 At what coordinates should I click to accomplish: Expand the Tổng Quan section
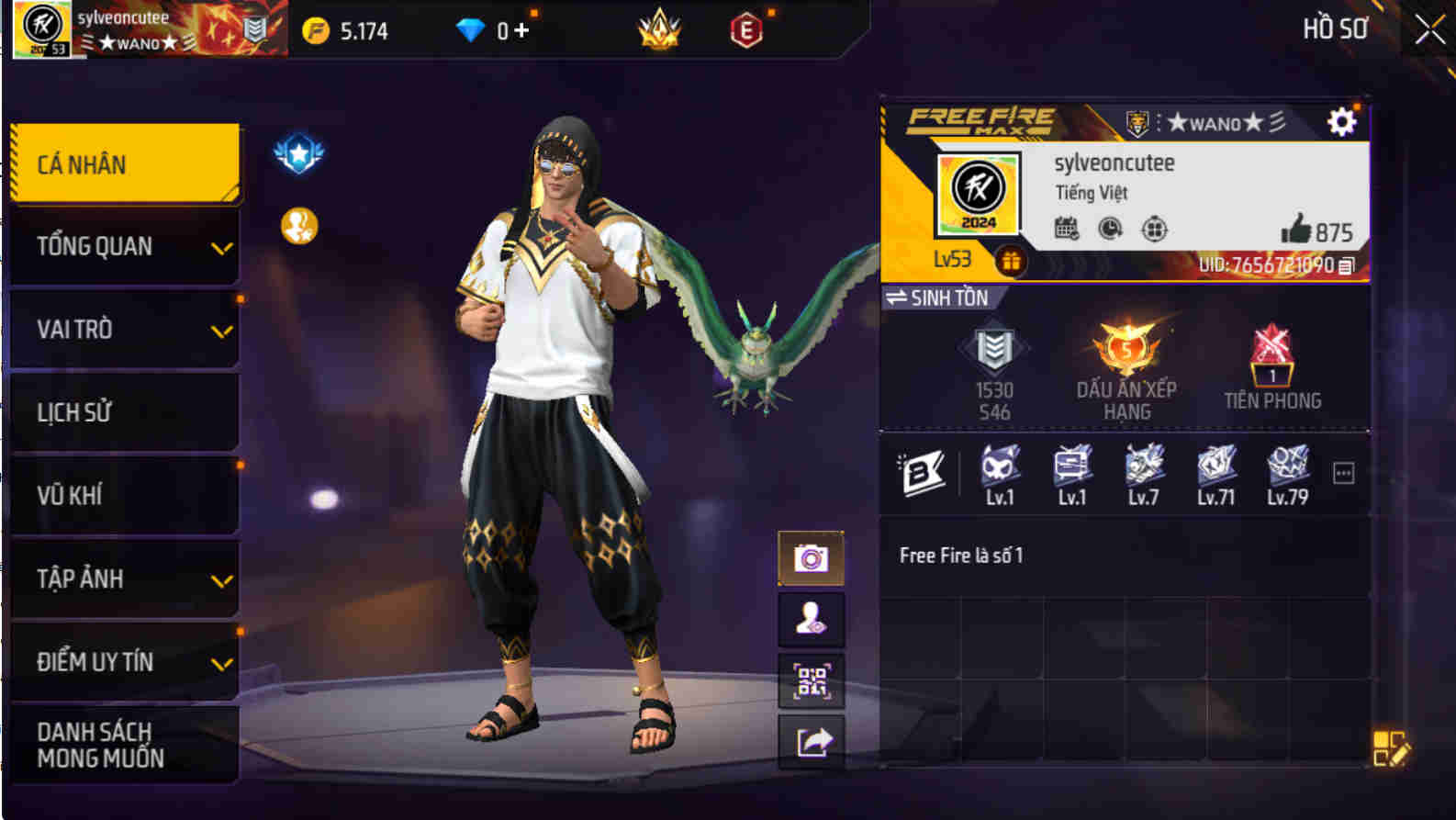click(124, 247)
